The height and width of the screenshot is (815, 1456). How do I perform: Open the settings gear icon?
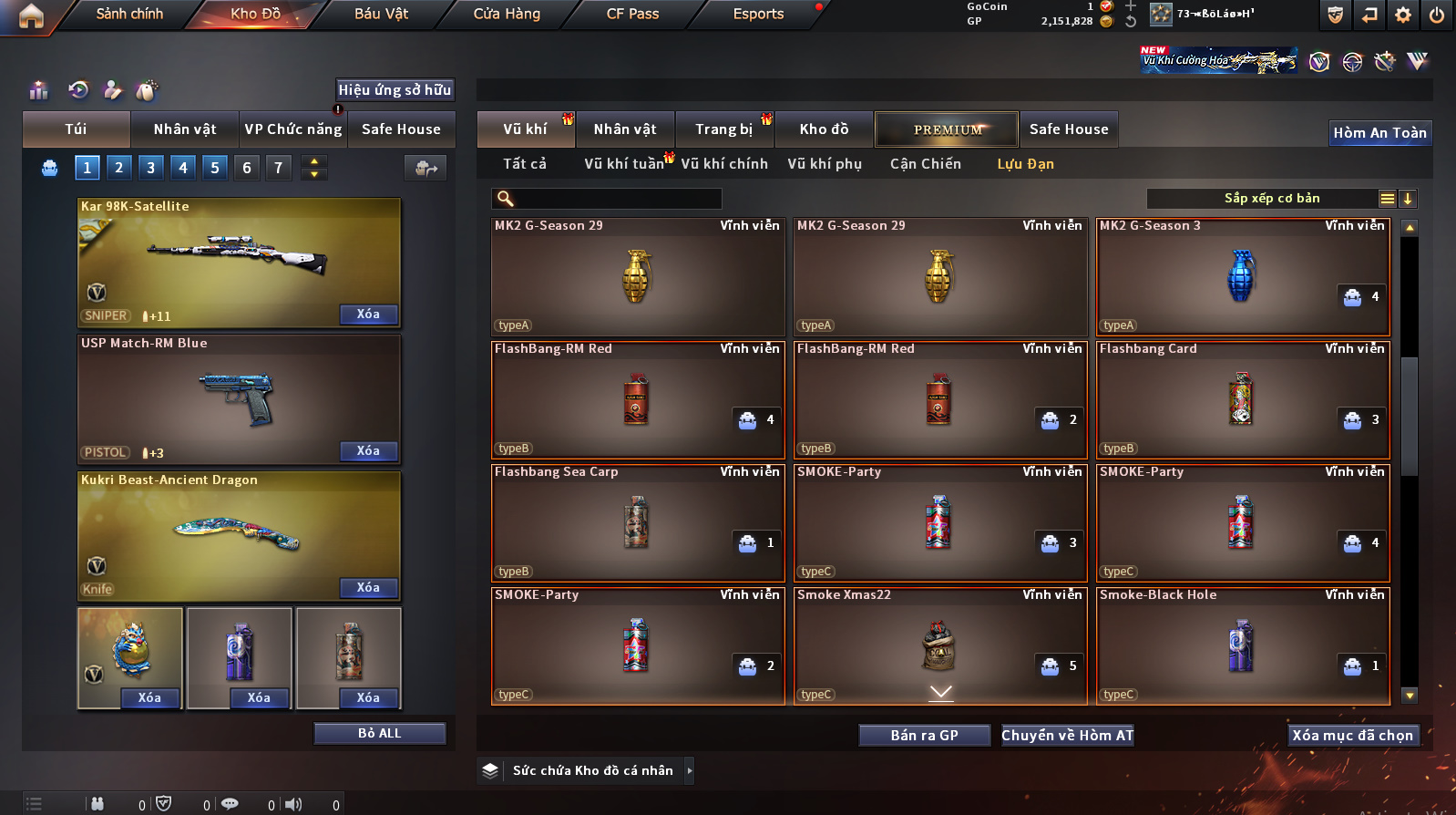coord(1403,15)
